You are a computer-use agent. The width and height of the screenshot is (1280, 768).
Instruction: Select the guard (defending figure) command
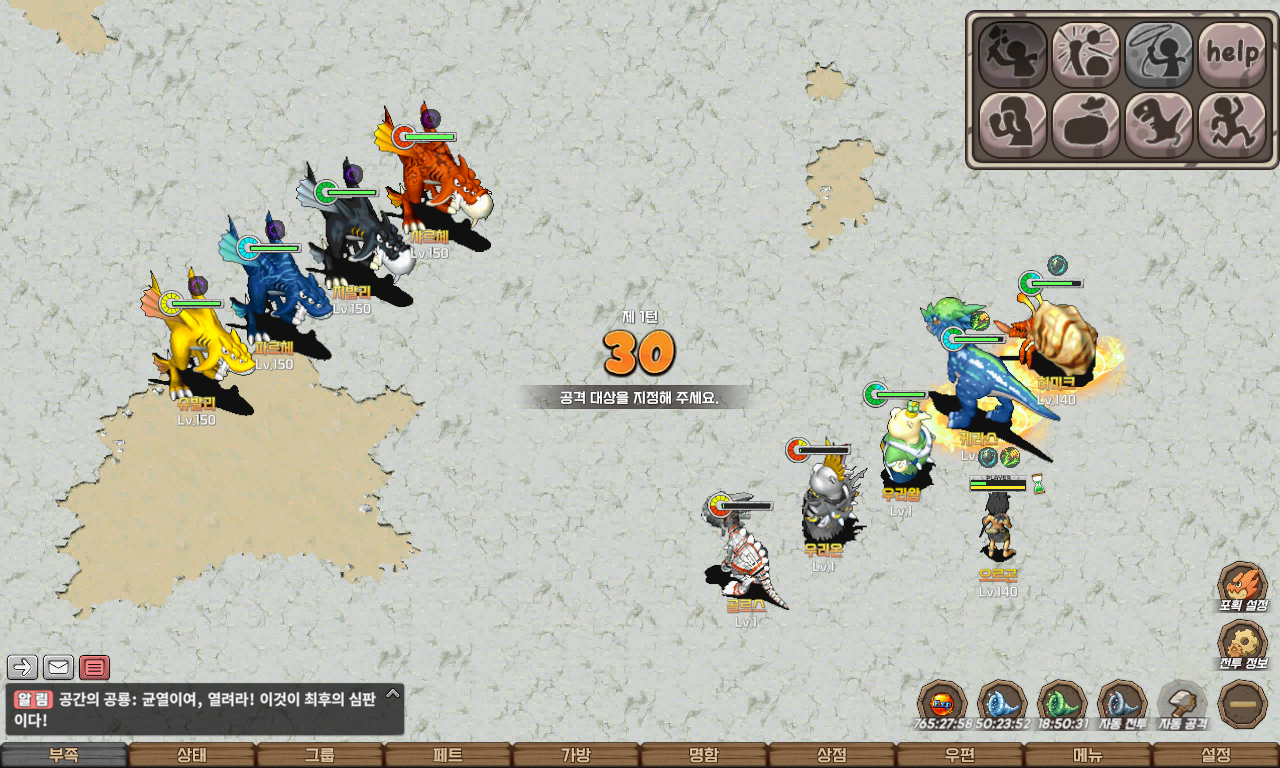coord(1012,125)
